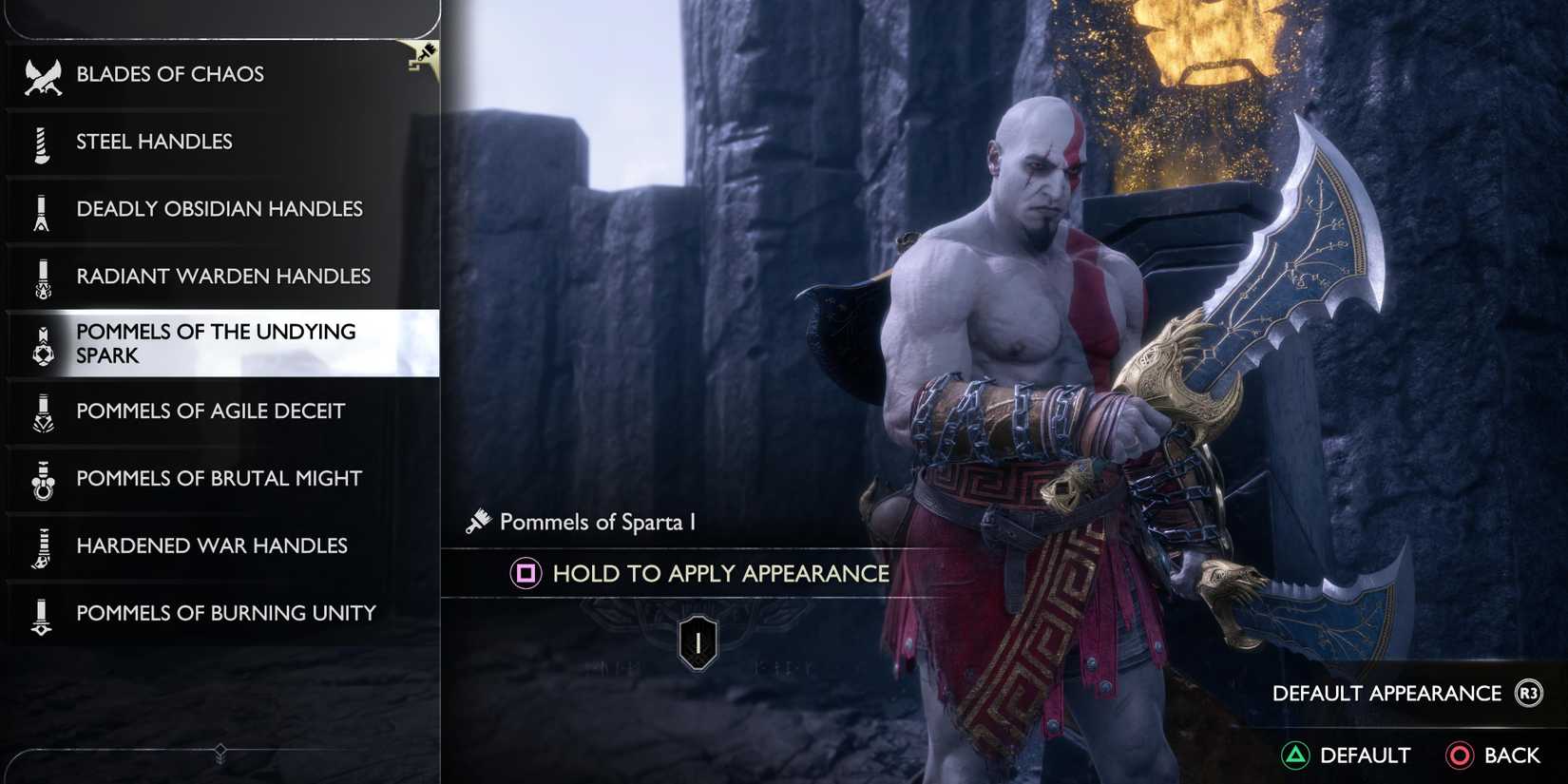Screen dimensions: 1568x784
Task: Expand the list via the diamond chevron below
Action: (220, 750)
